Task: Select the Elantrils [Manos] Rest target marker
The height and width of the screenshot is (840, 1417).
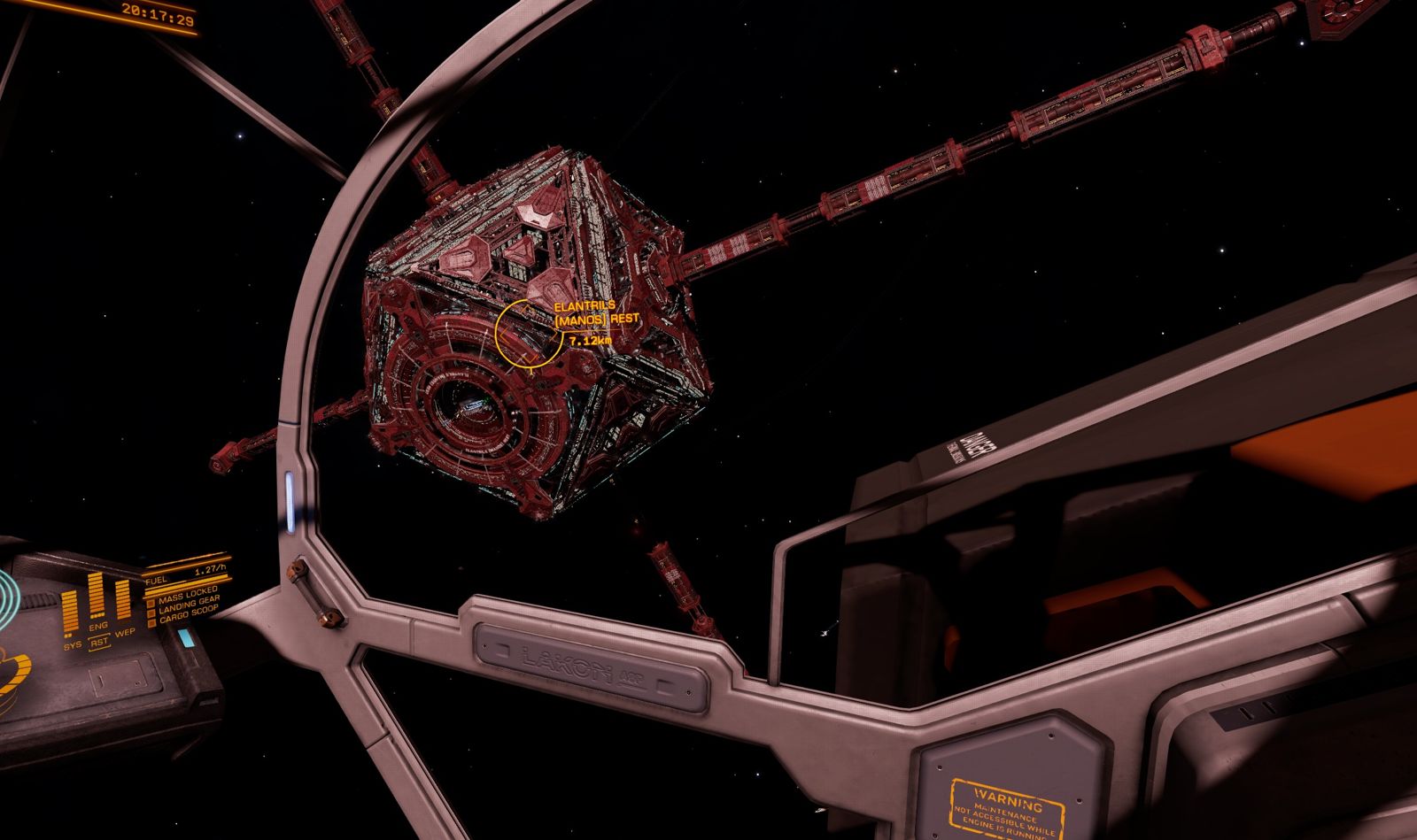Action: point(529,333)
